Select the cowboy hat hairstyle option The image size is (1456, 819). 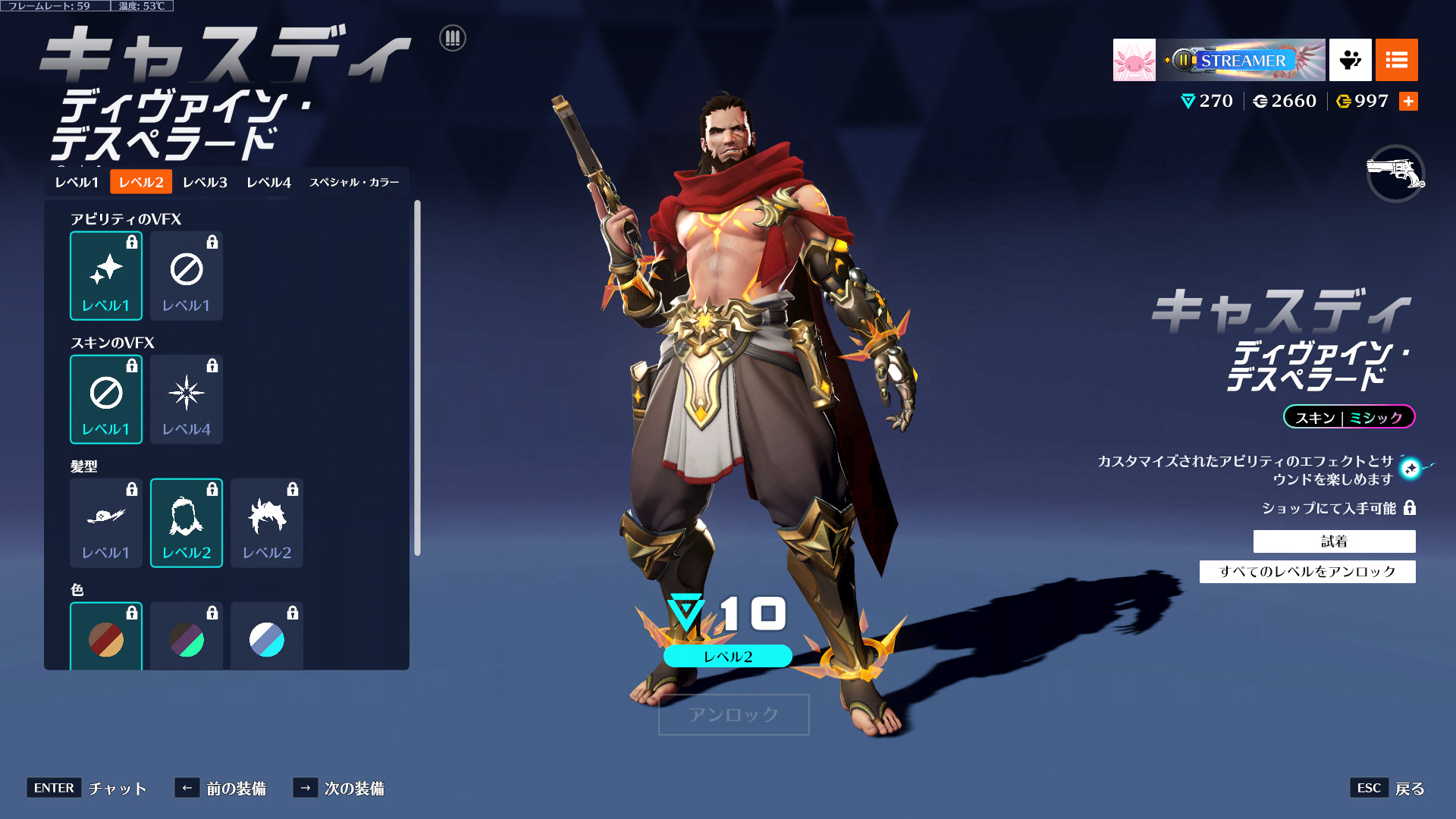click(106, 522)
